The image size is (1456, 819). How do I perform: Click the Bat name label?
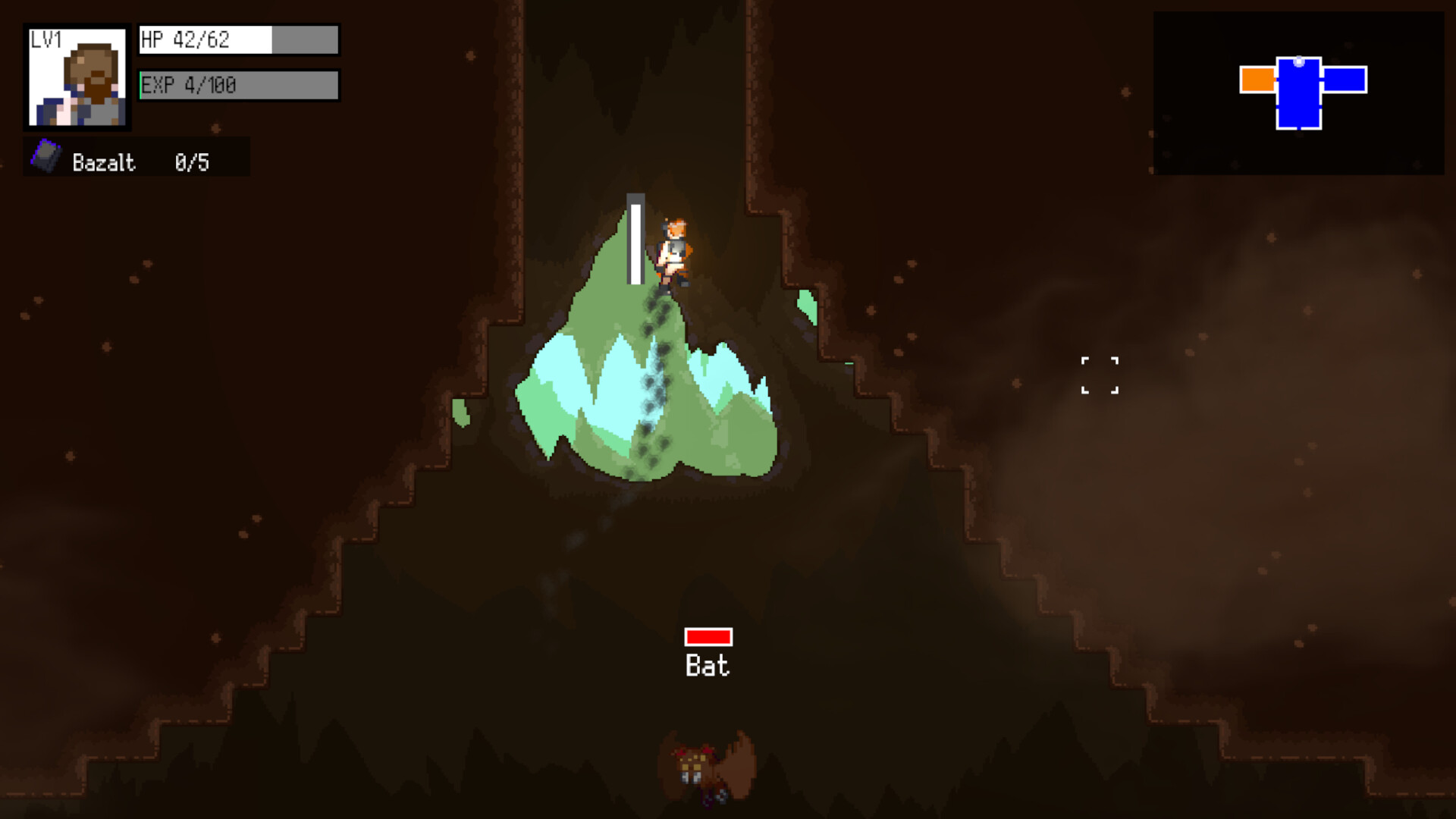click(708, 666)
